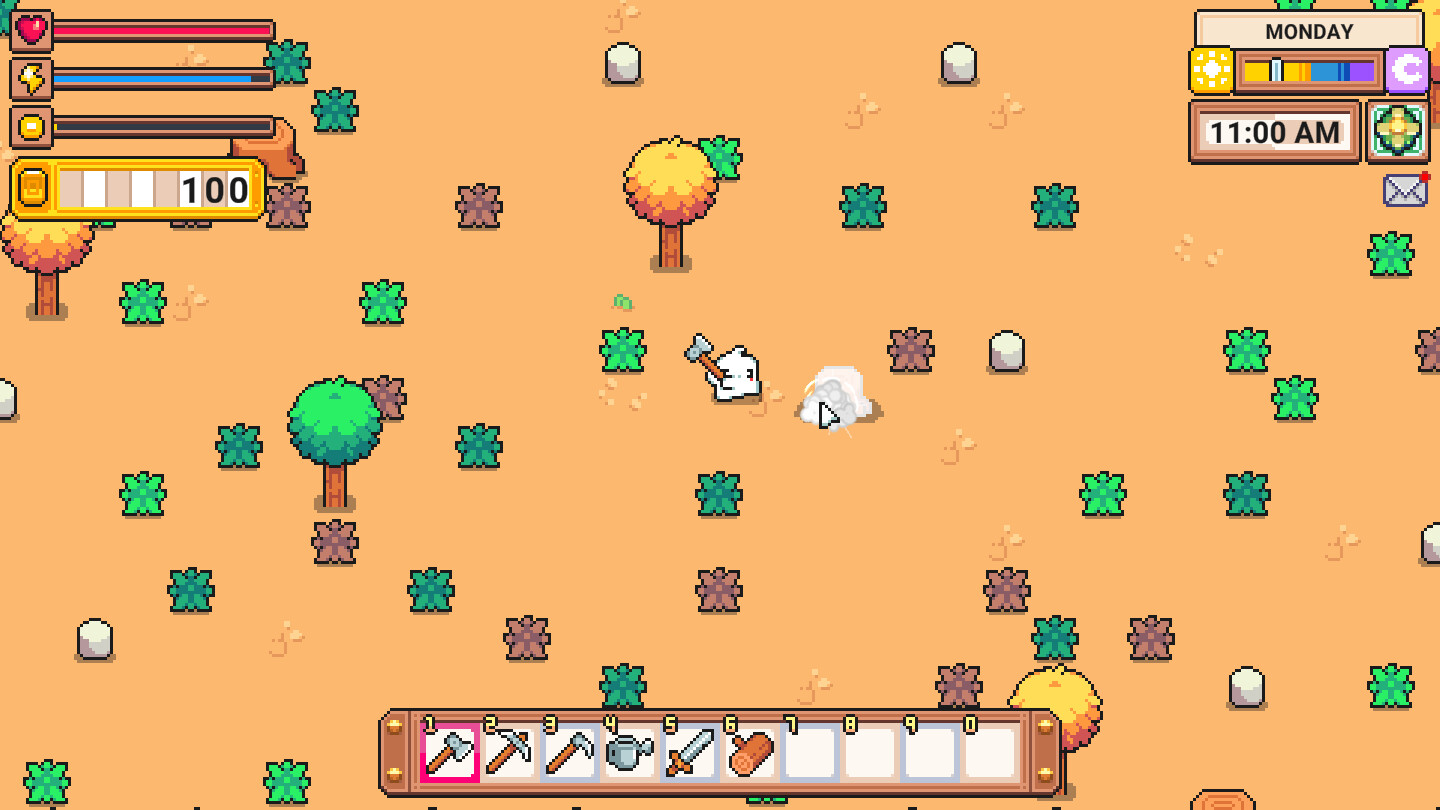The image size is (1440, 810).
Task: Click the MONDAY day banner
Action: (1310, 31)
